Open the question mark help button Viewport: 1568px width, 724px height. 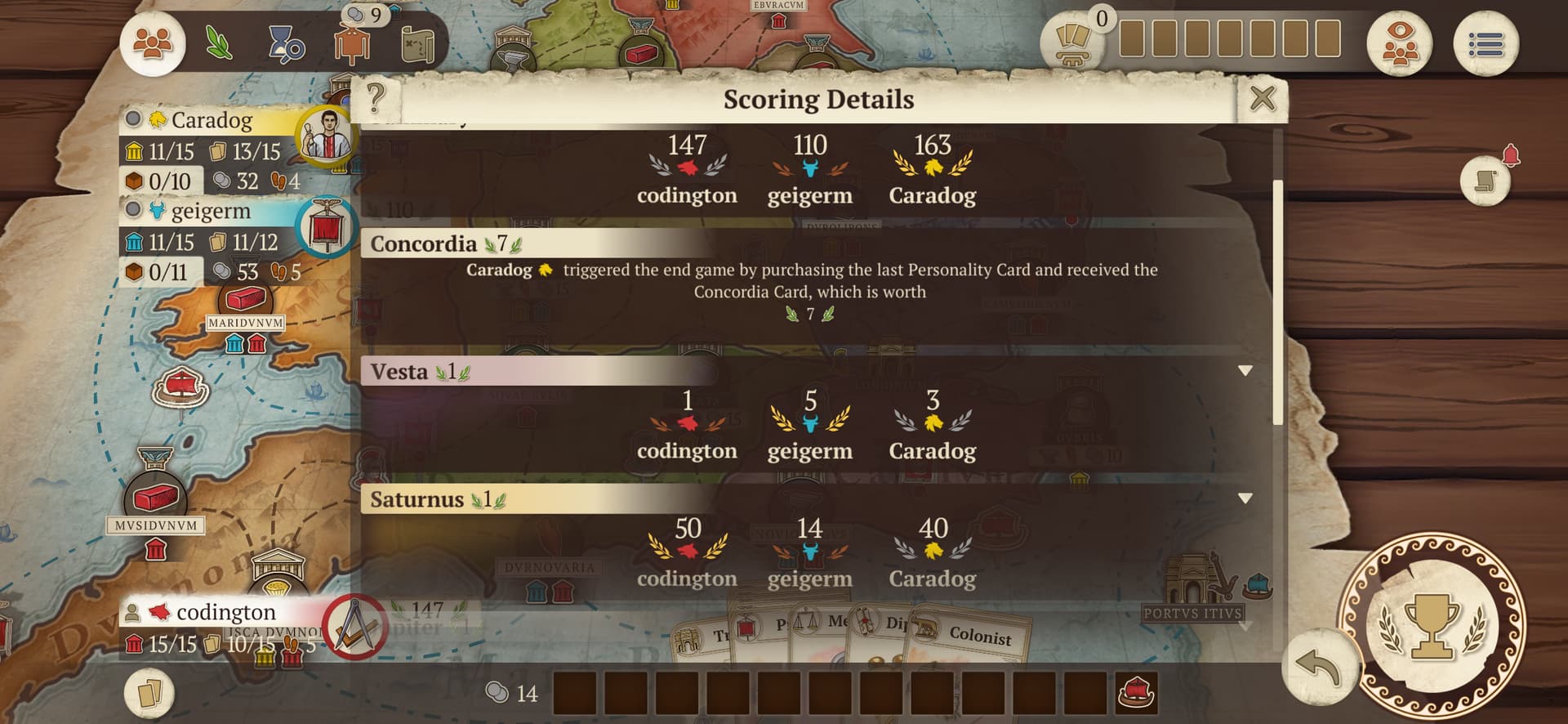point(376,99)
